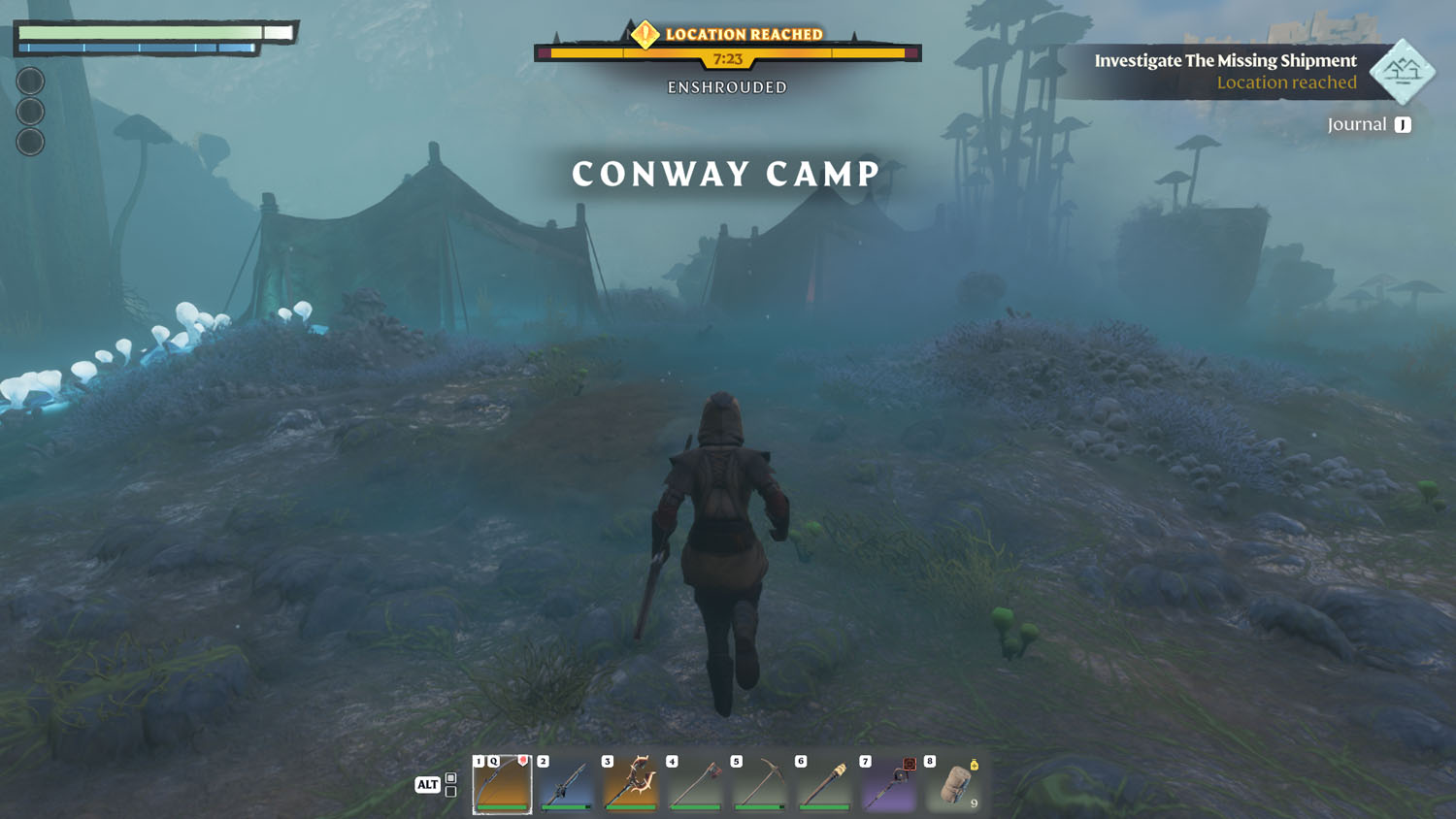Select the bow in hotbar slot 1
1456x819 pixels.
pyautogui.click(x=502, y=784)
